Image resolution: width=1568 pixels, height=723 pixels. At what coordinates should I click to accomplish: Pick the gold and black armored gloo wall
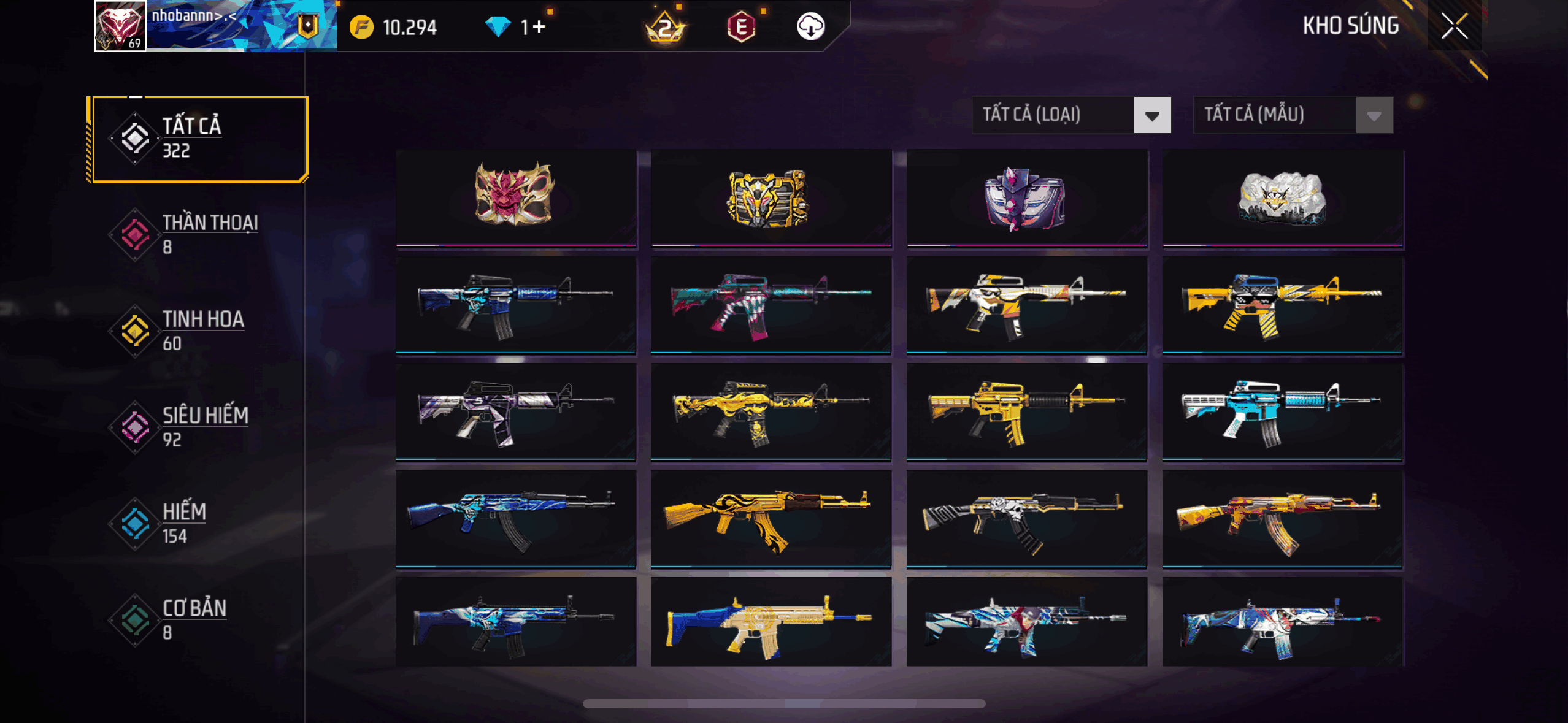771,197
